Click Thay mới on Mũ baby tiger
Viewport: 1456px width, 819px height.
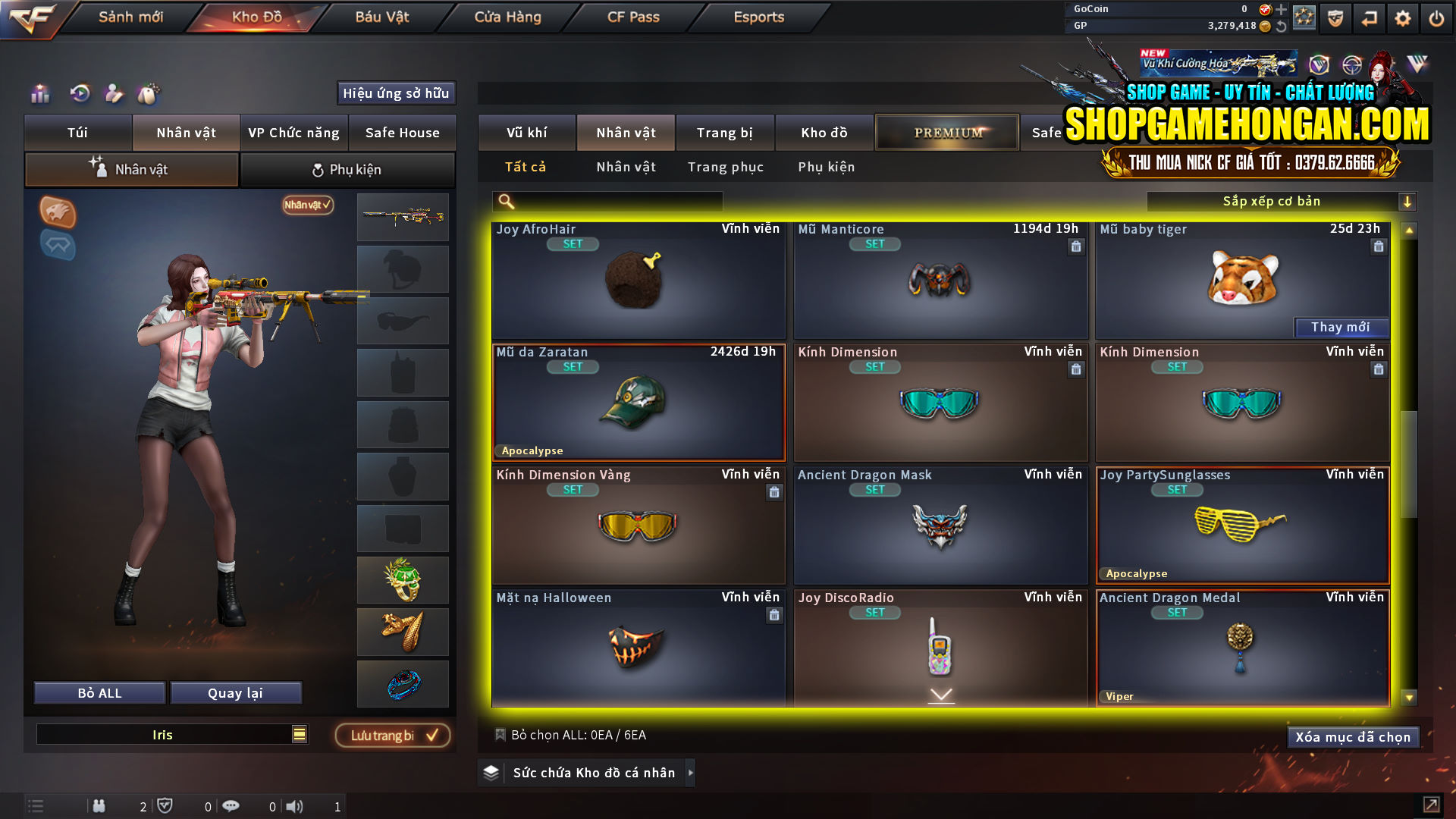click(x=1341, y=327)
